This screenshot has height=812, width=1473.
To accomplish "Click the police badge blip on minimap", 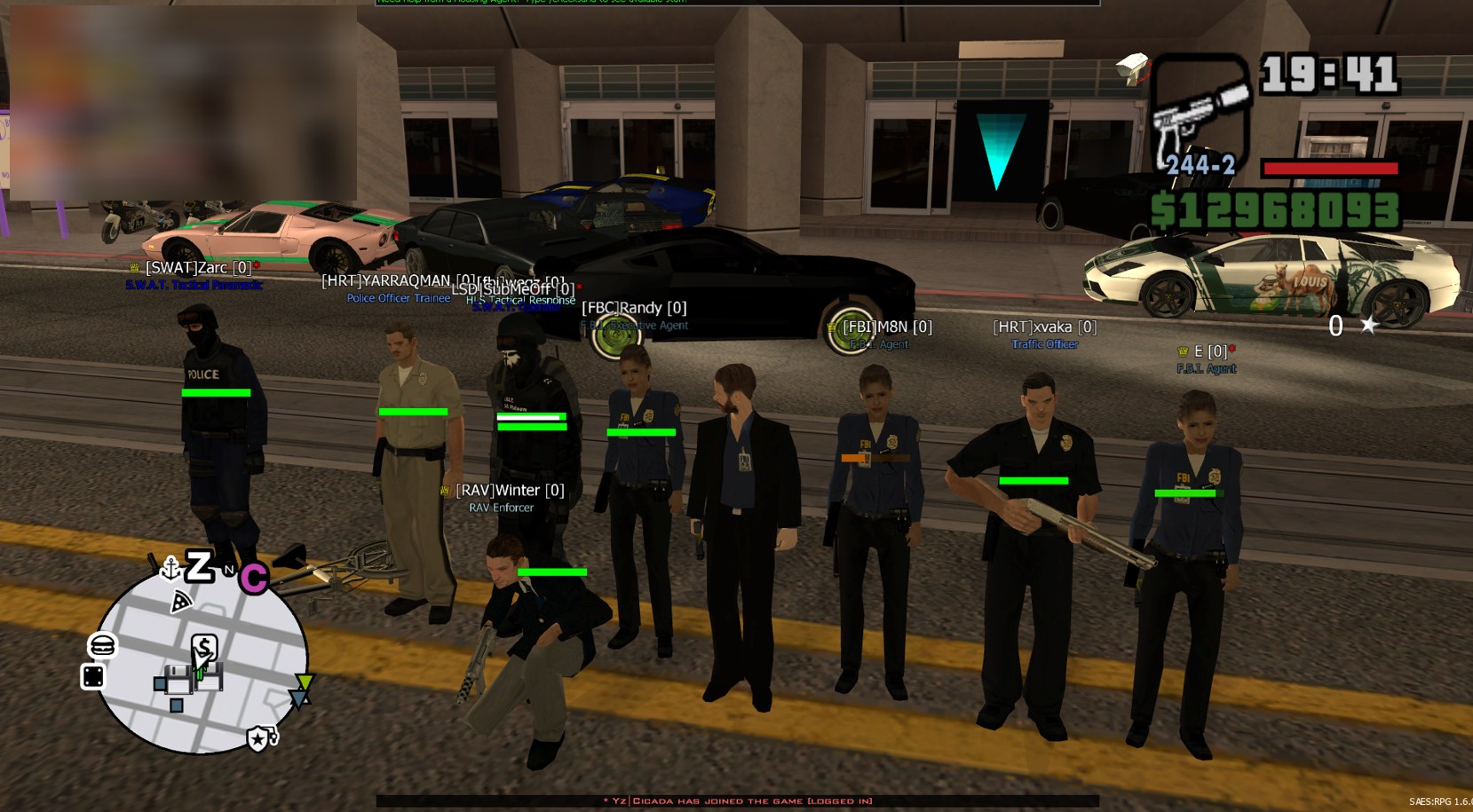I will coord(257,738).
